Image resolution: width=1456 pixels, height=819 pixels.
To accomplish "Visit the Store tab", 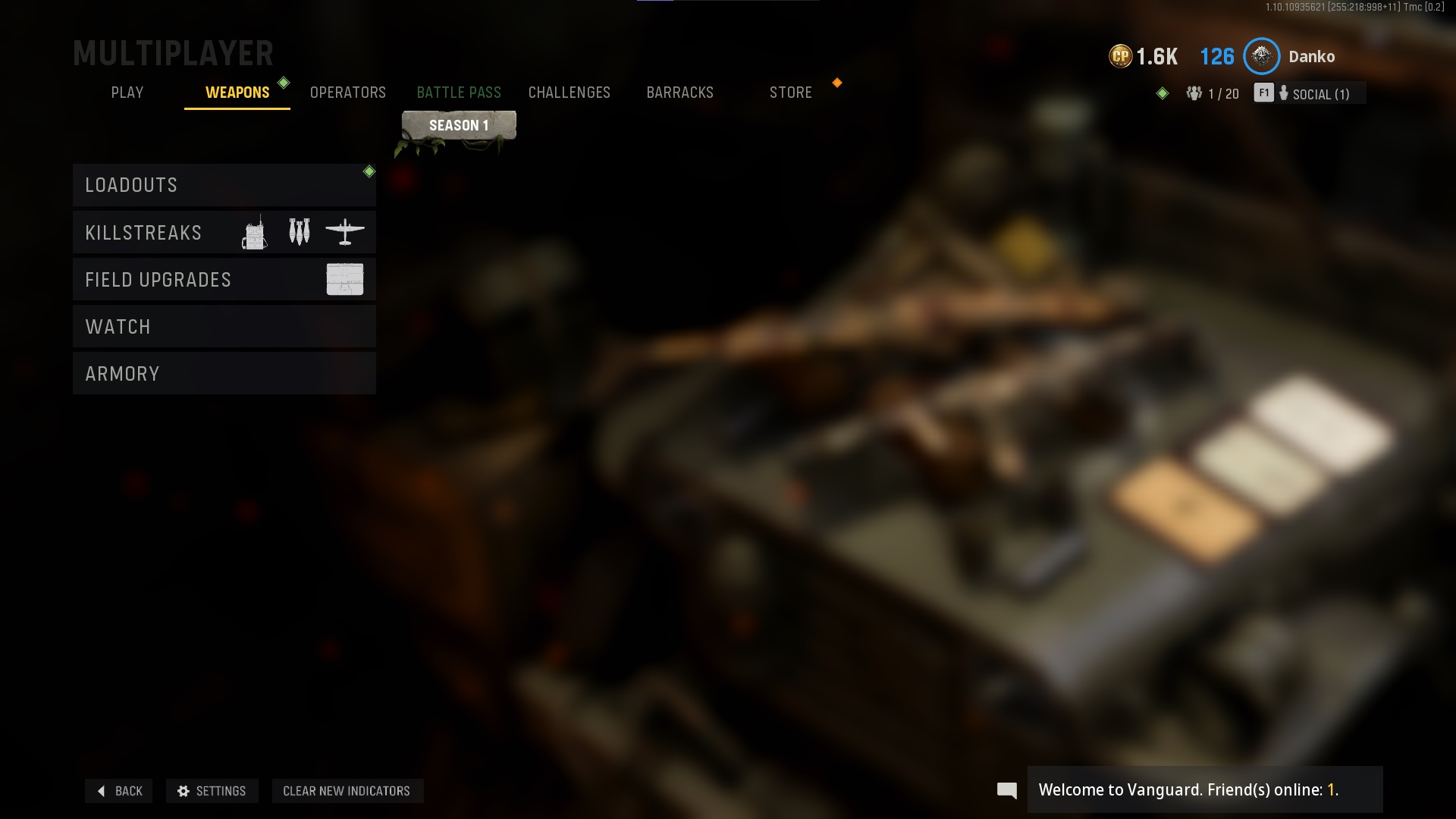I will click(790, 93).
